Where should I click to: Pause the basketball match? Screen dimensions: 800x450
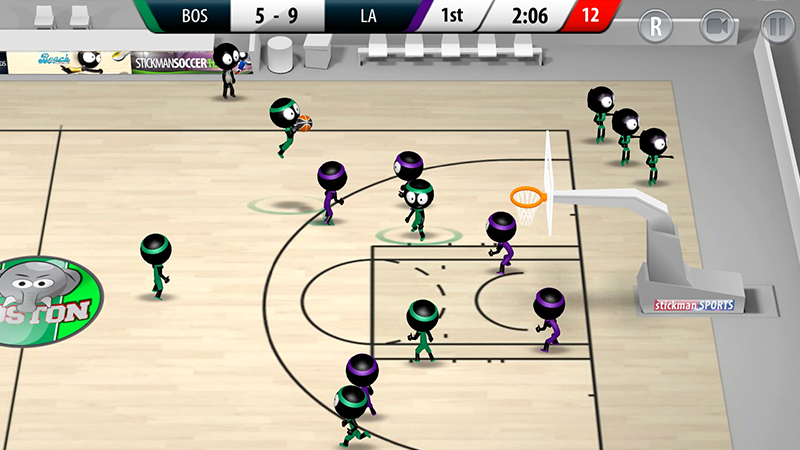tap(775, 26)
